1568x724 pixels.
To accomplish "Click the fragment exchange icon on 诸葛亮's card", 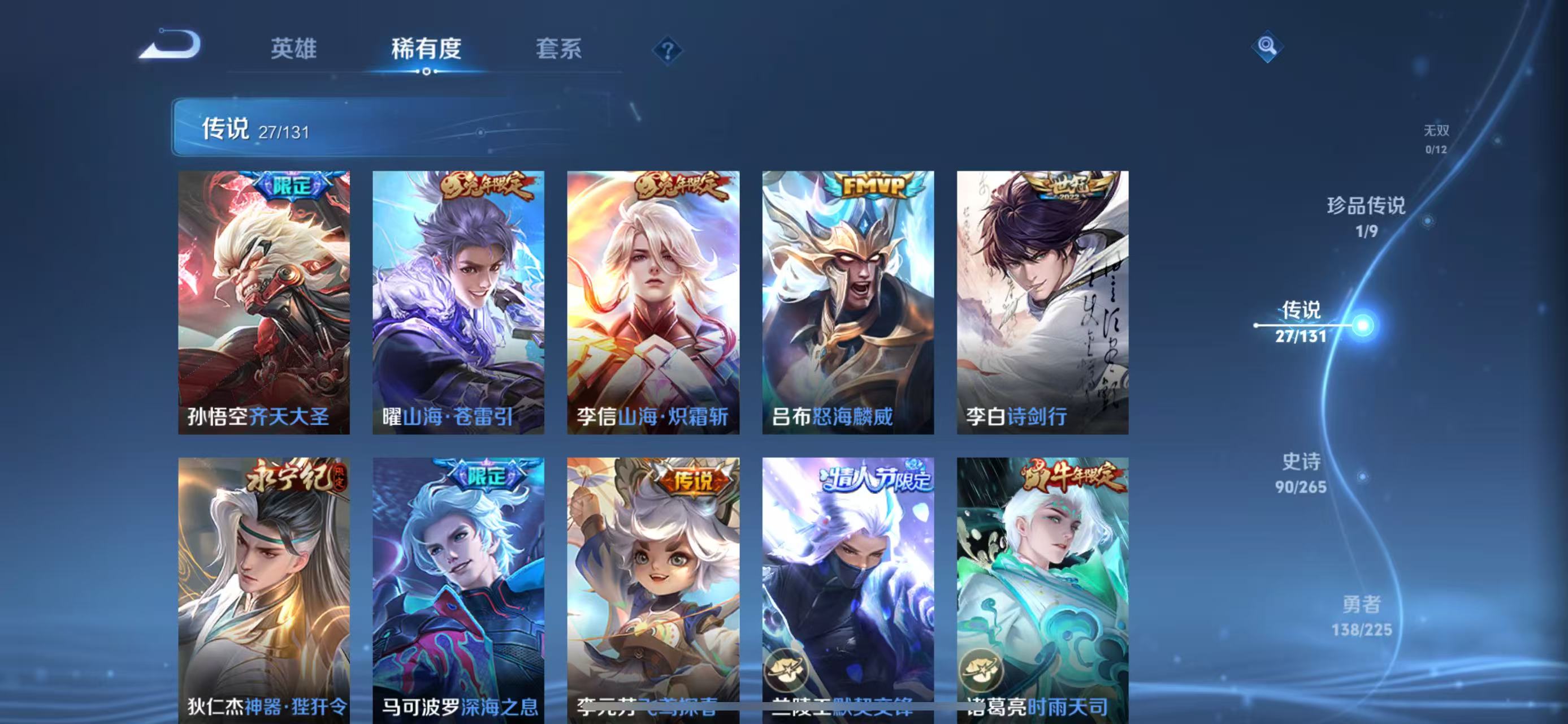I will (x=980, y=668).
